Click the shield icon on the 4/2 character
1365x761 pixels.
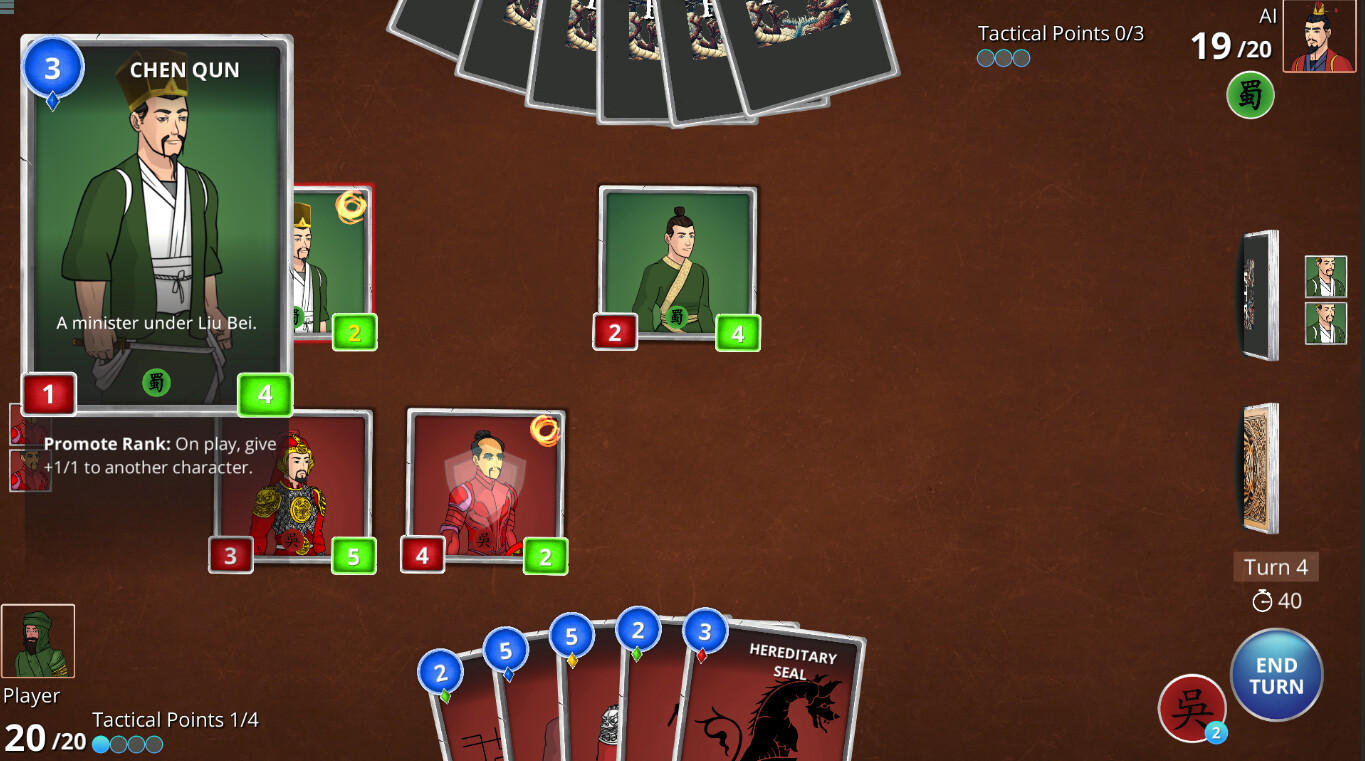coord(484,475)
